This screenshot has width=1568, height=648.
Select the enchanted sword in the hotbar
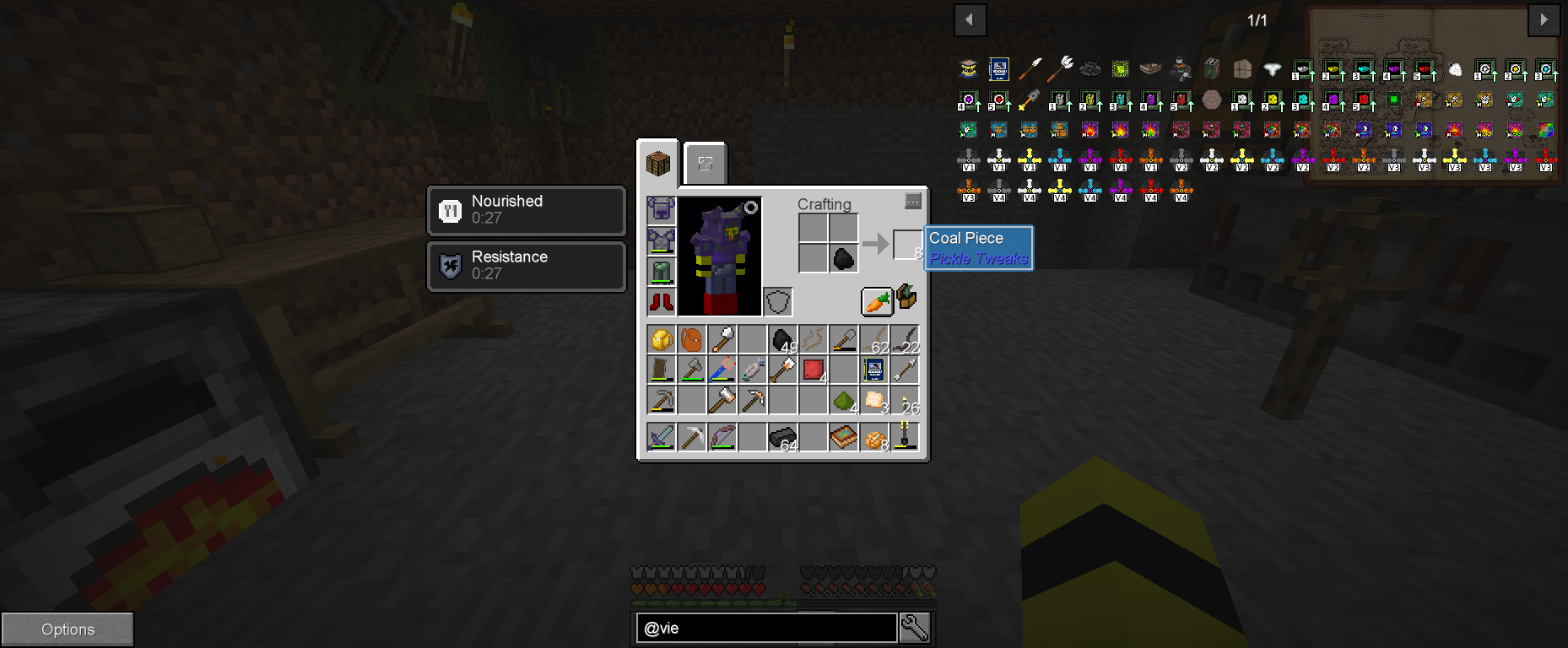click(661, 436)
